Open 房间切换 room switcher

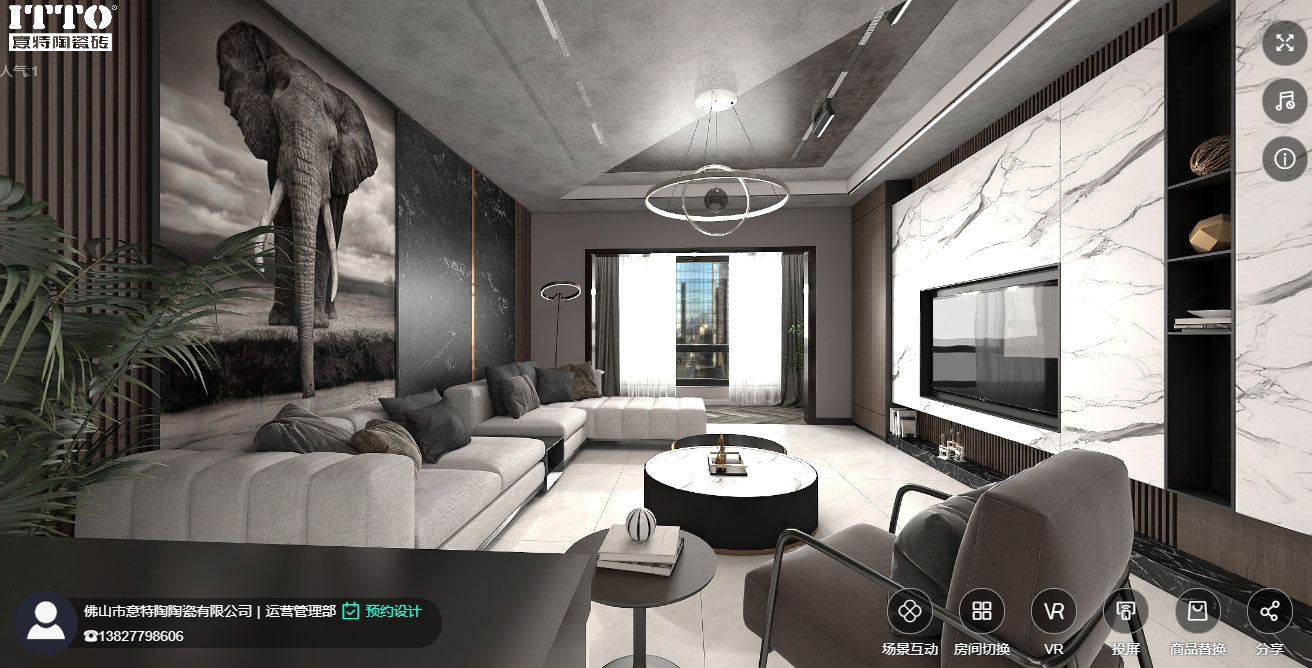coord(982,611)
